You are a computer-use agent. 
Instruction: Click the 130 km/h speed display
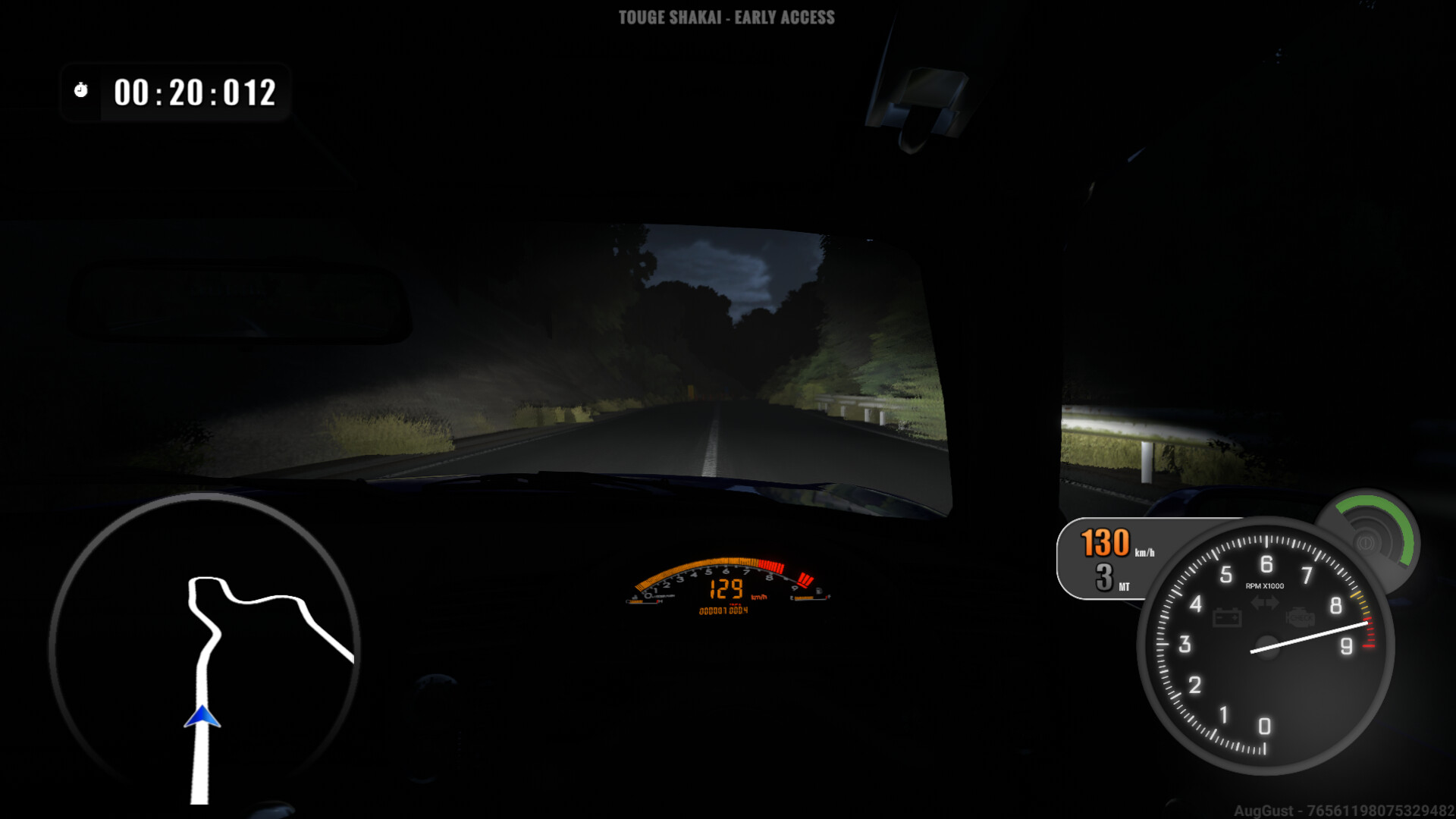pyautogui.click(x=1104, y=544)
